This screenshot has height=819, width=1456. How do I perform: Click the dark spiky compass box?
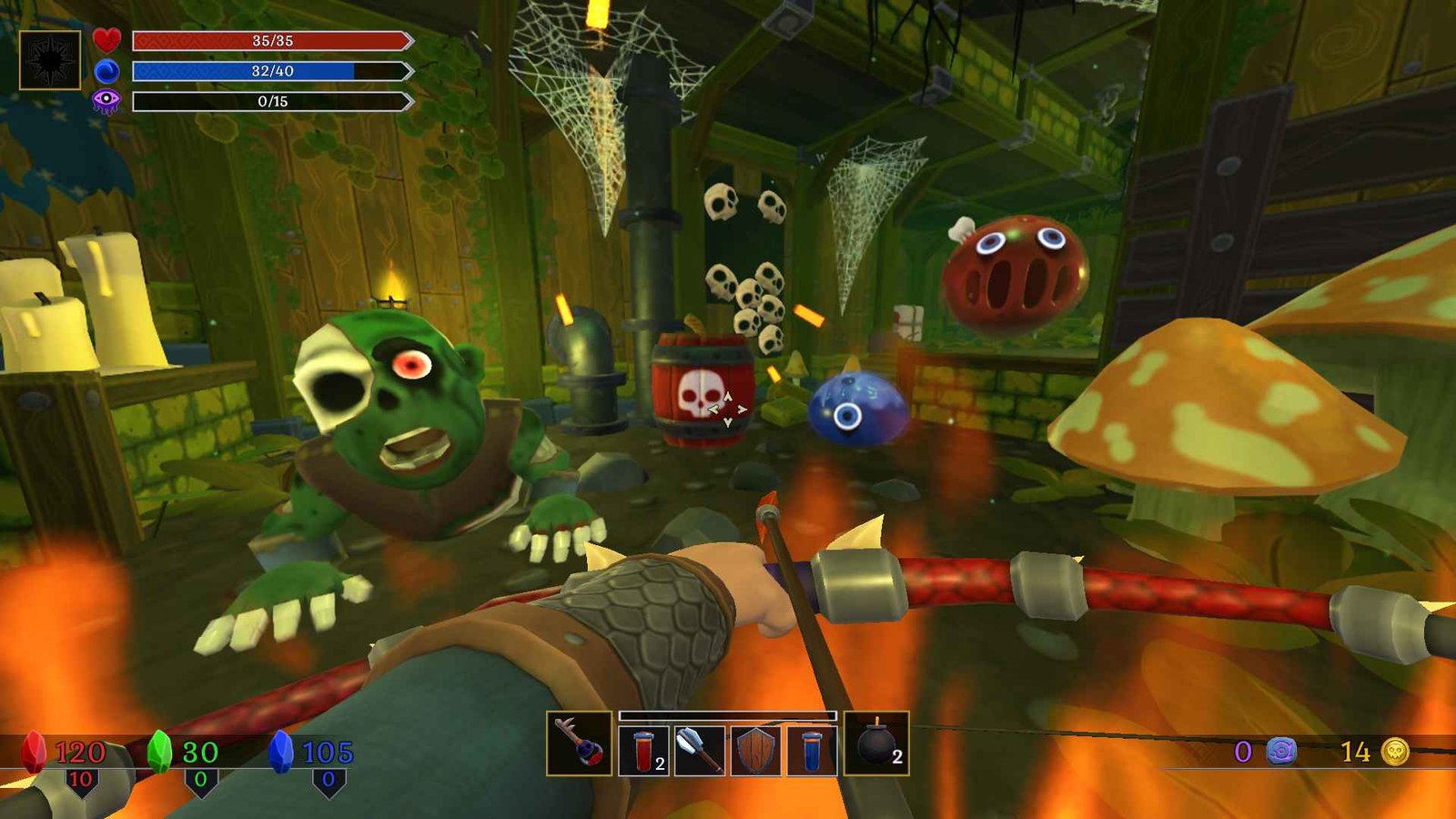coord(50,59)
